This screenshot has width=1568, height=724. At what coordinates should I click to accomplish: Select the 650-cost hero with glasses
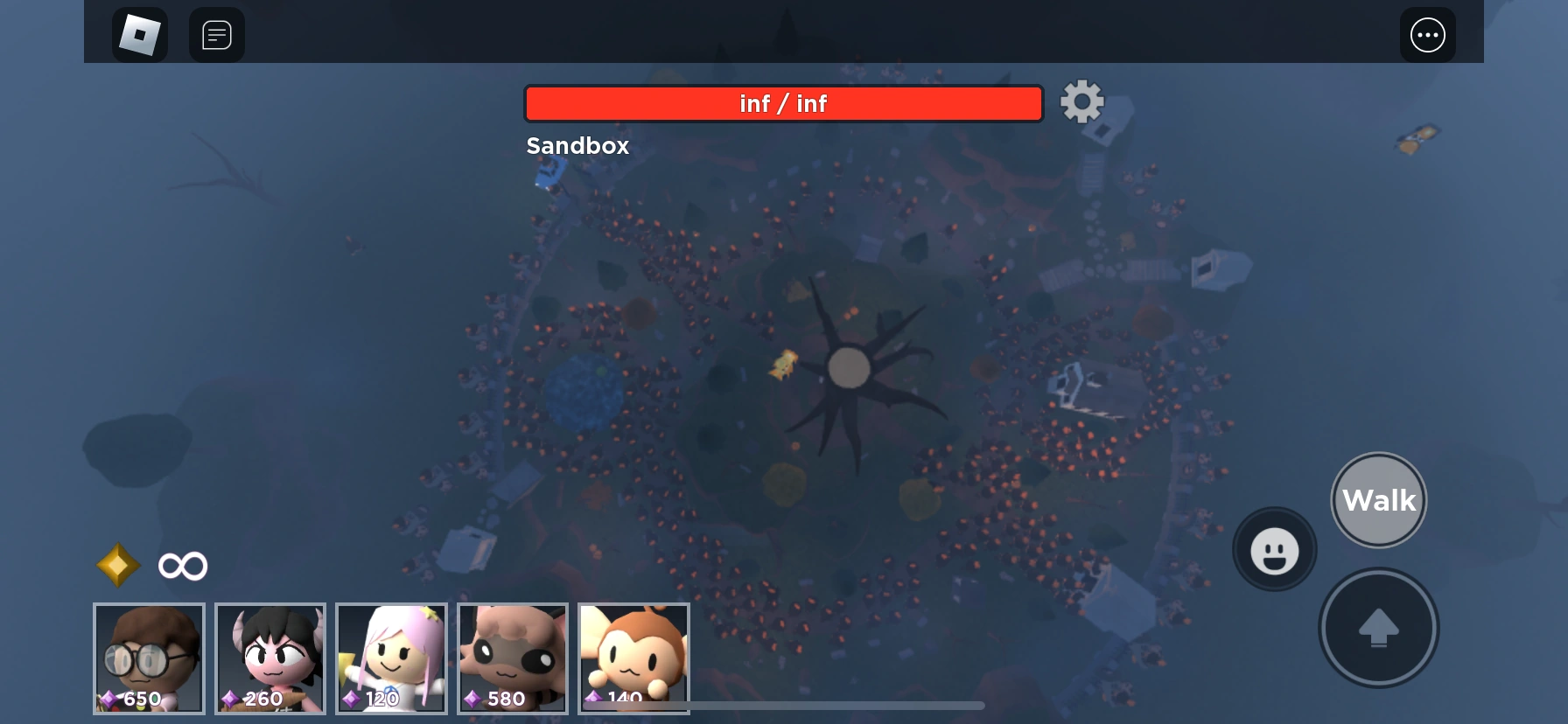coord(148,658)
